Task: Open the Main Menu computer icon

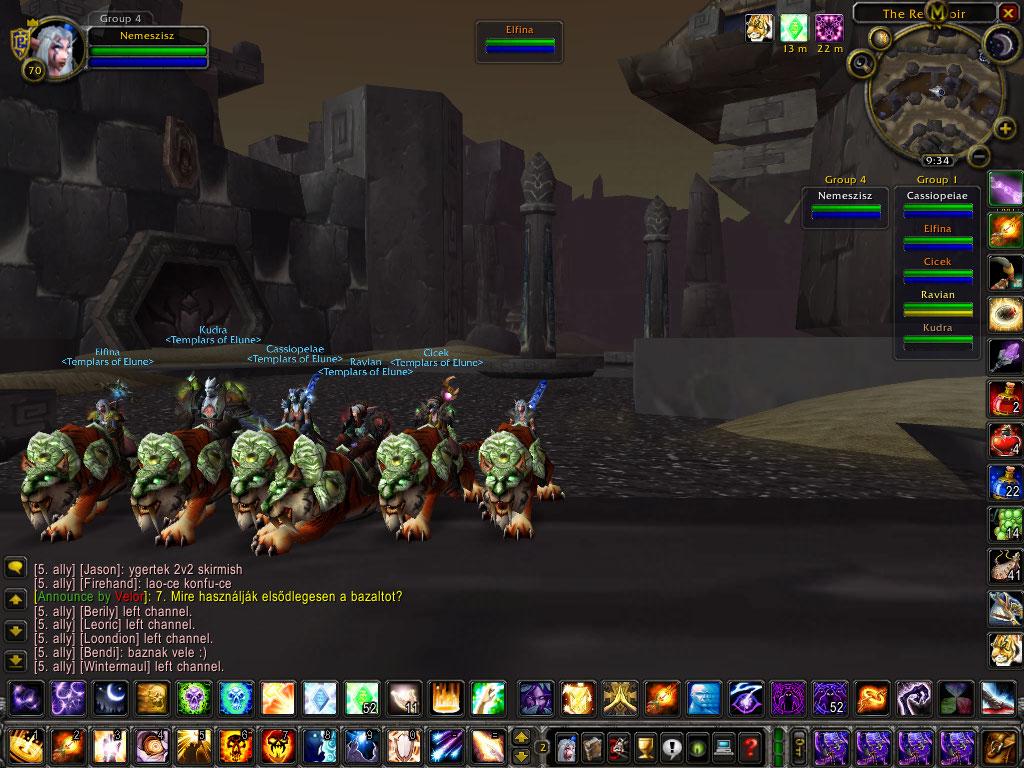Action: (723, 746)
